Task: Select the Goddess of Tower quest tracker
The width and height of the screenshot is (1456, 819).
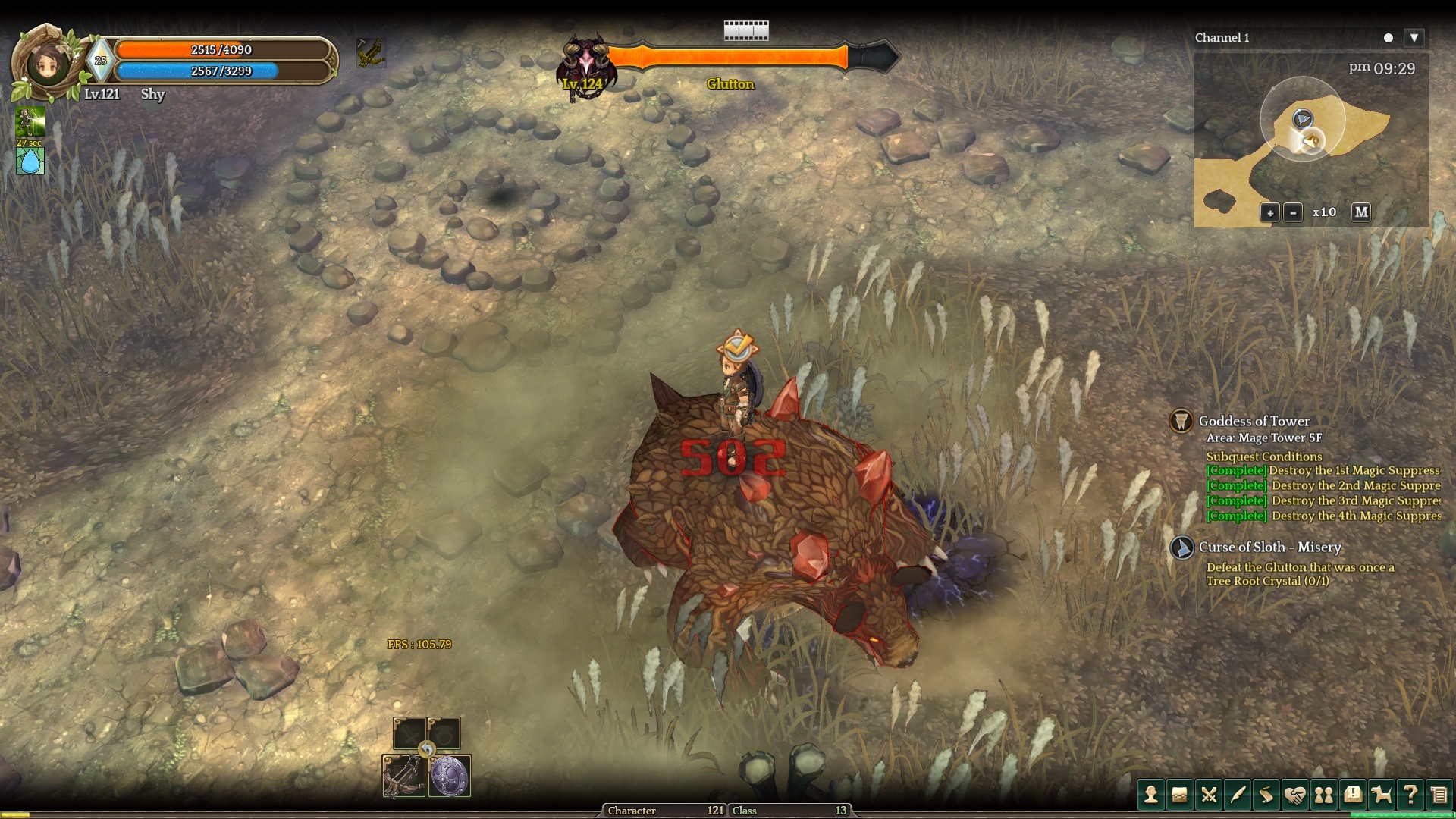Action: [x=1254, y=421]
